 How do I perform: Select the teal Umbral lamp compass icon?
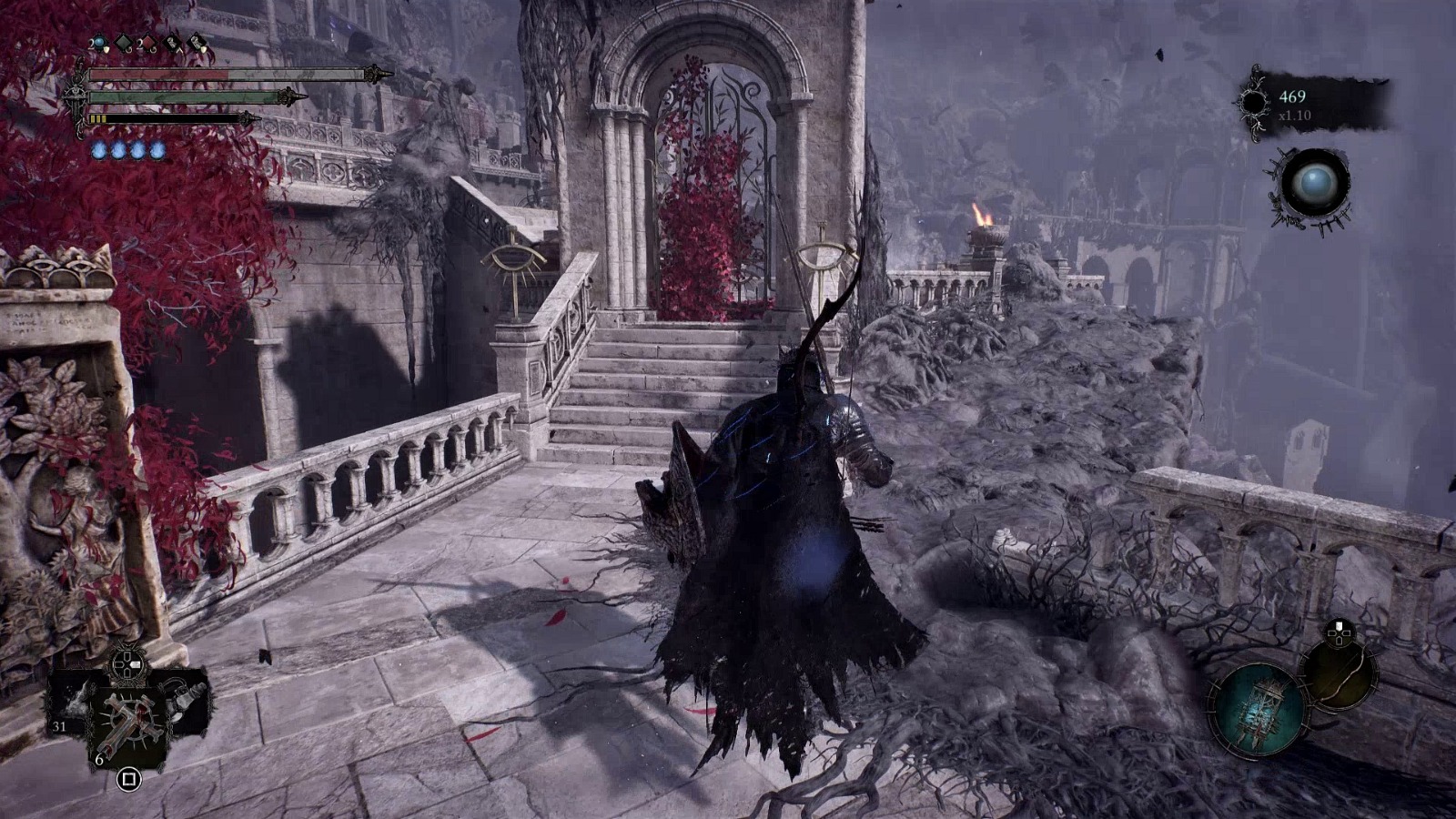1260,708
